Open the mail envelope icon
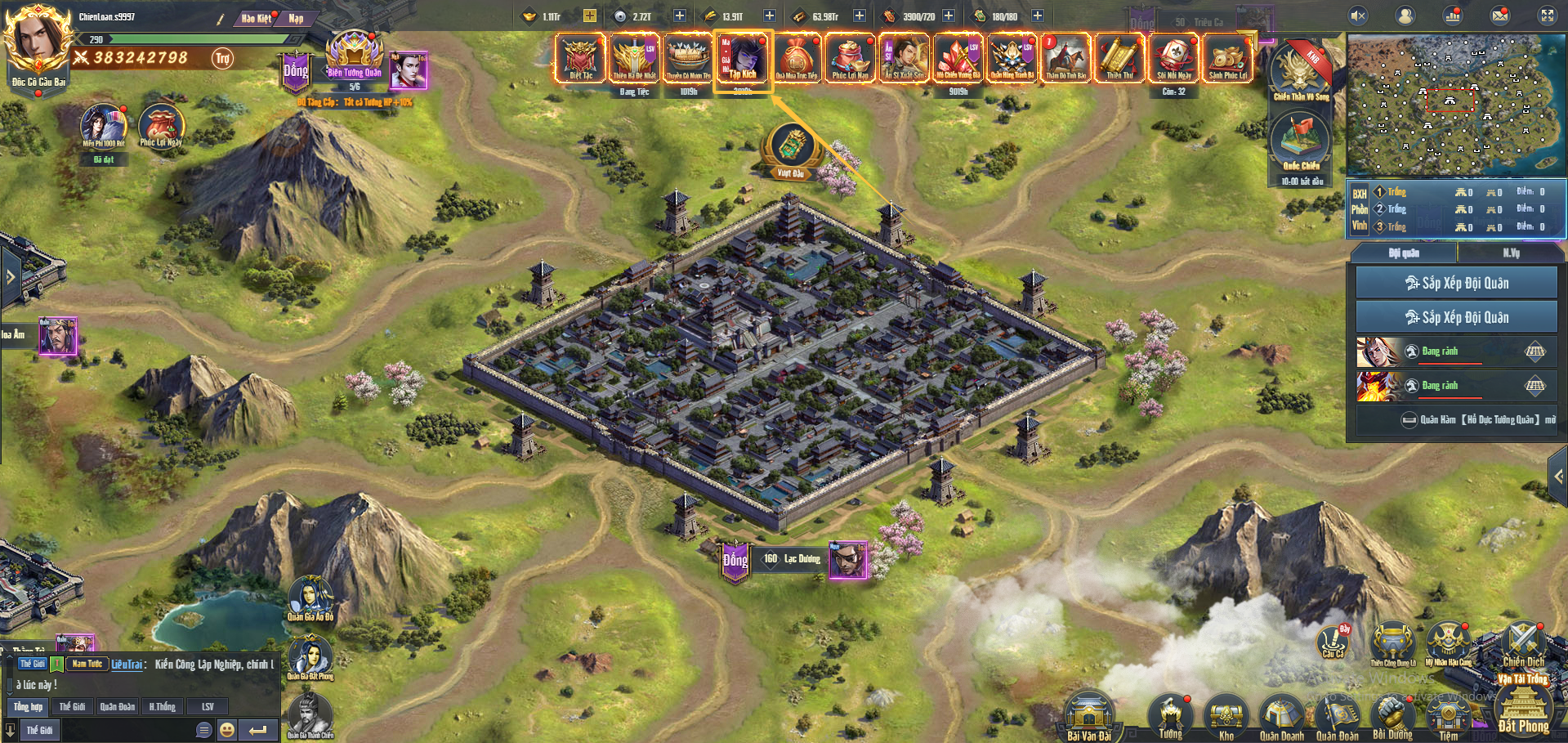 (1500, 16)
